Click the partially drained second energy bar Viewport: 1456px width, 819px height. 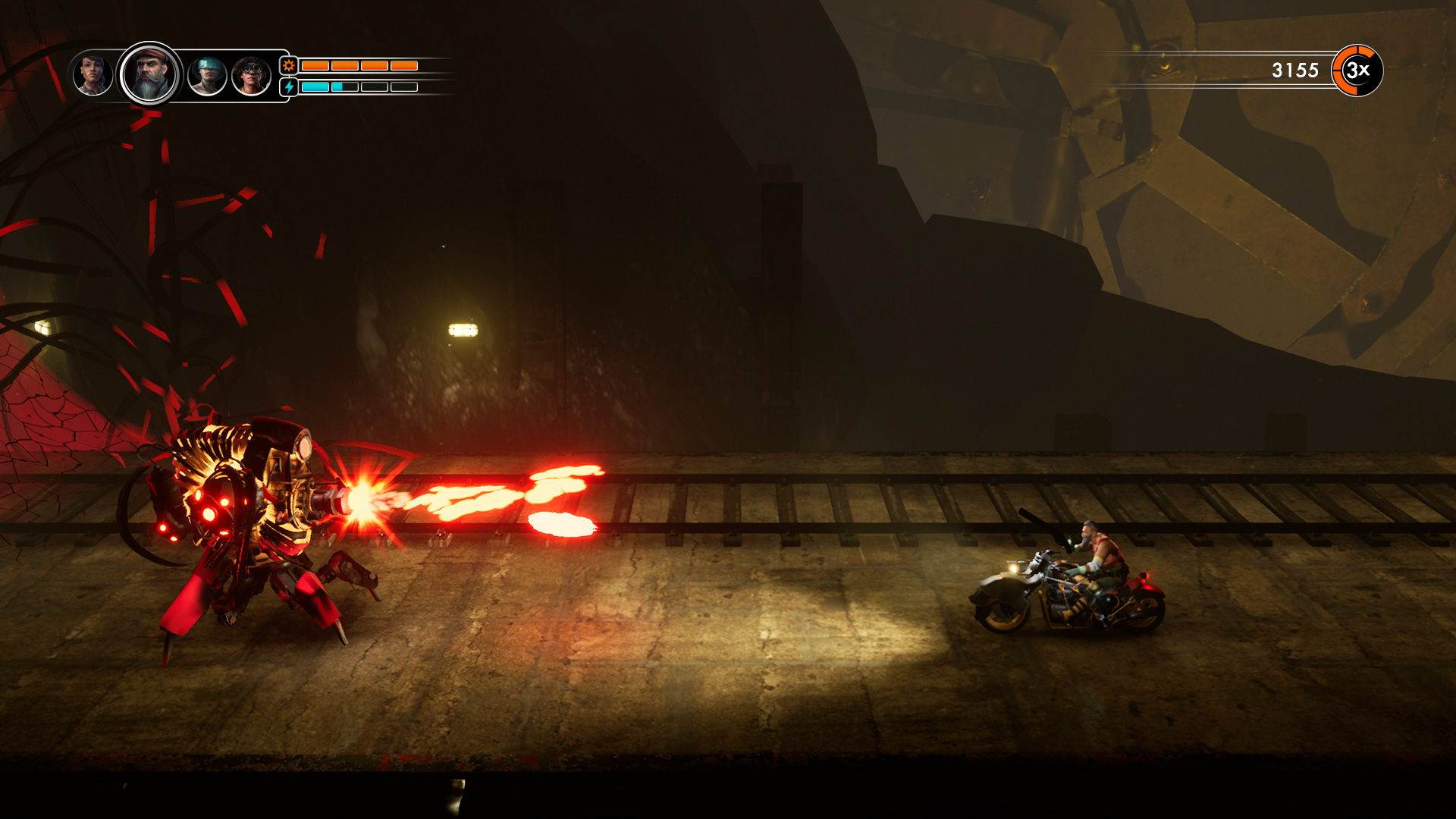pyautogui.click(x=345, y=86)
